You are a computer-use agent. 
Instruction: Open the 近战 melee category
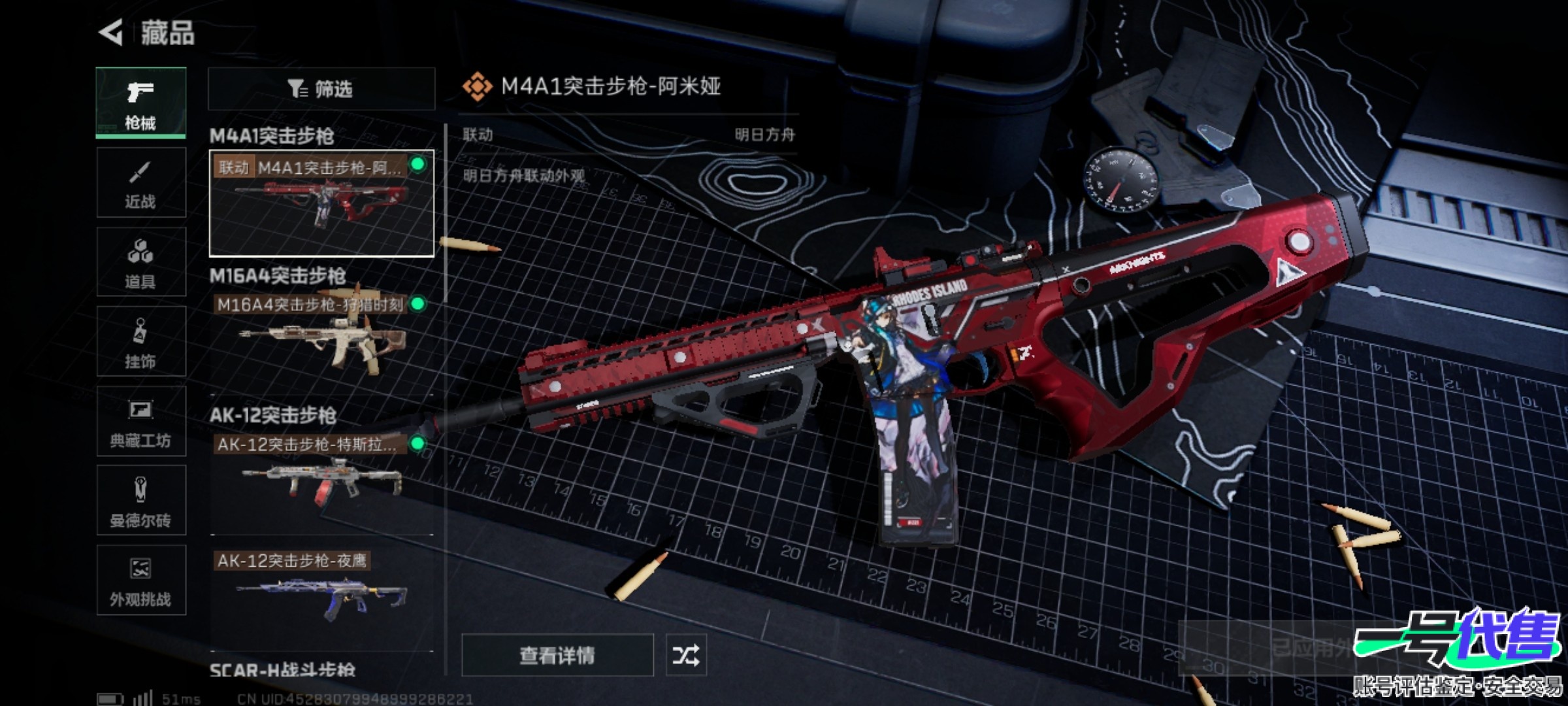(140, 182)
